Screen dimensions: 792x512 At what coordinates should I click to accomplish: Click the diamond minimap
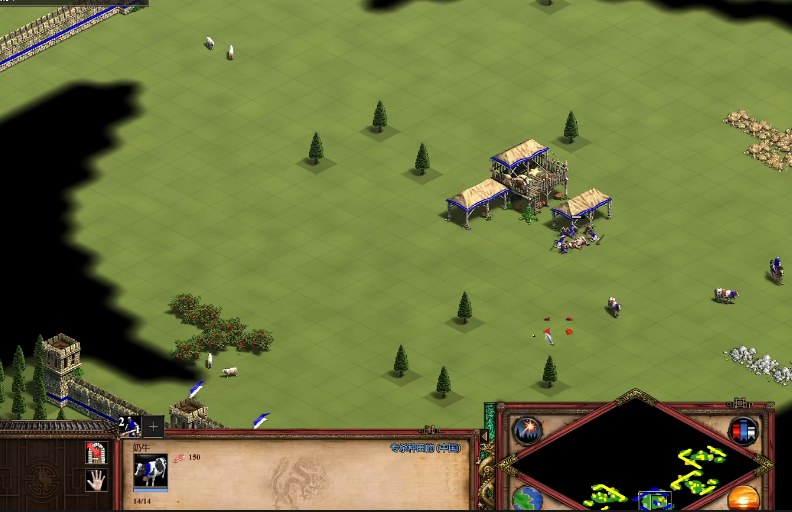point(634,462)
